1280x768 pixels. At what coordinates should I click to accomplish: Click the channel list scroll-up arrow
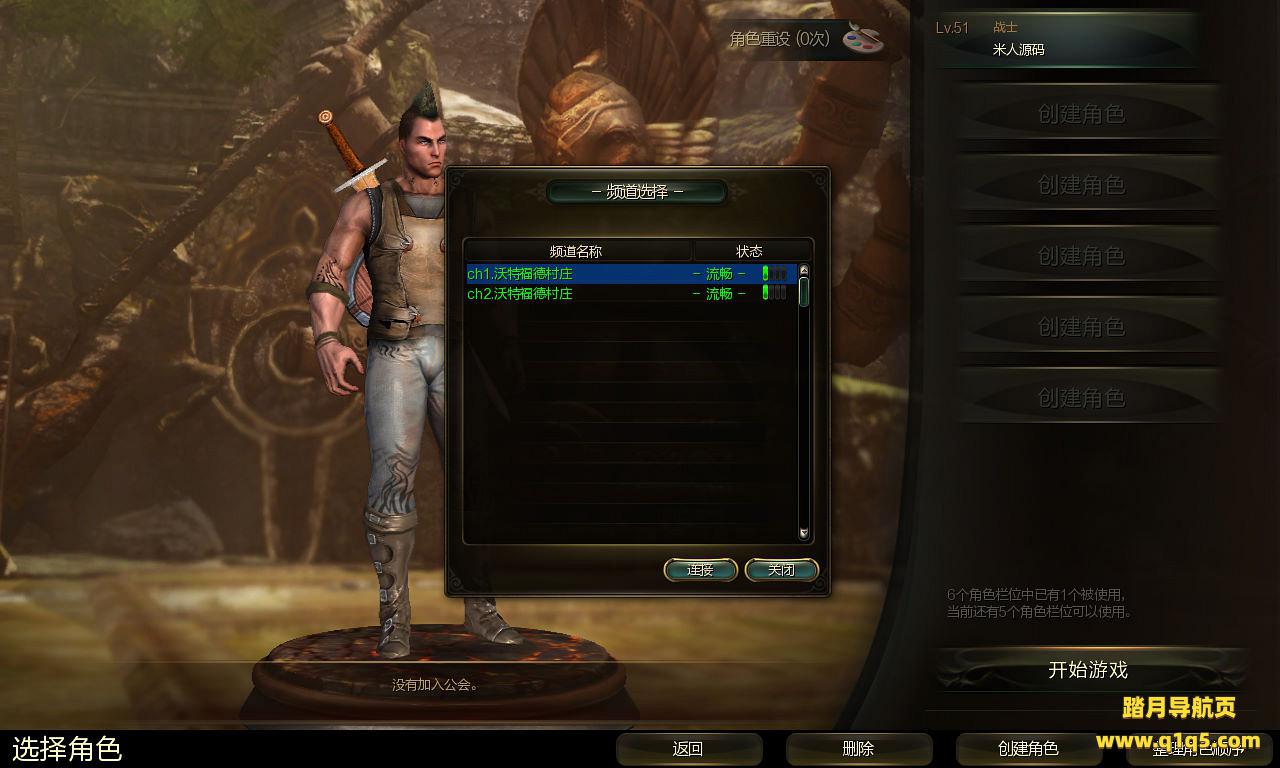click(x=803, y=271)
